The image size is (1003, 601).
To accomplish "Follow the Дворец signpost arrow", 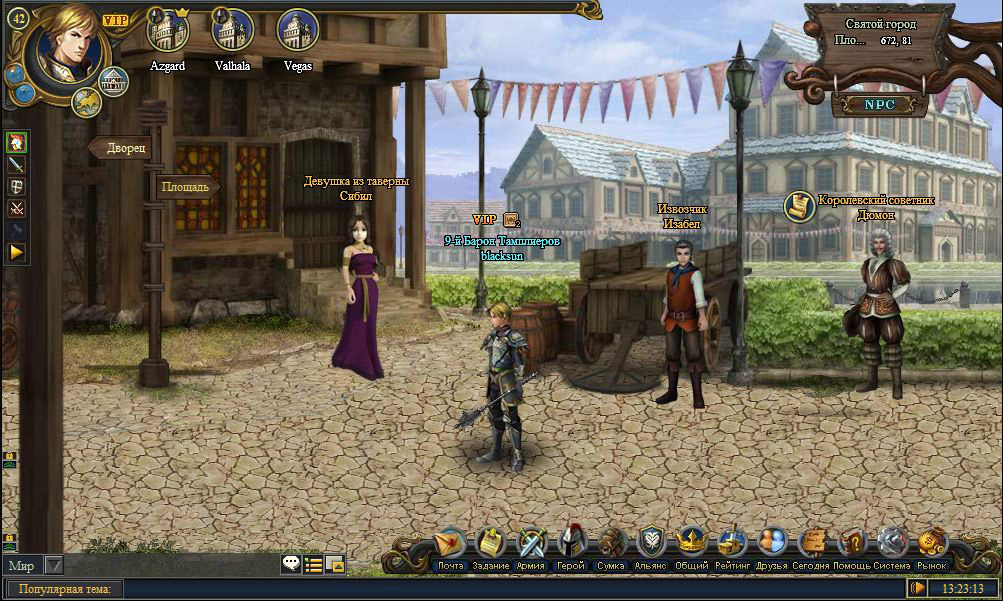I will pyautogui.click(x=122, y=148).
